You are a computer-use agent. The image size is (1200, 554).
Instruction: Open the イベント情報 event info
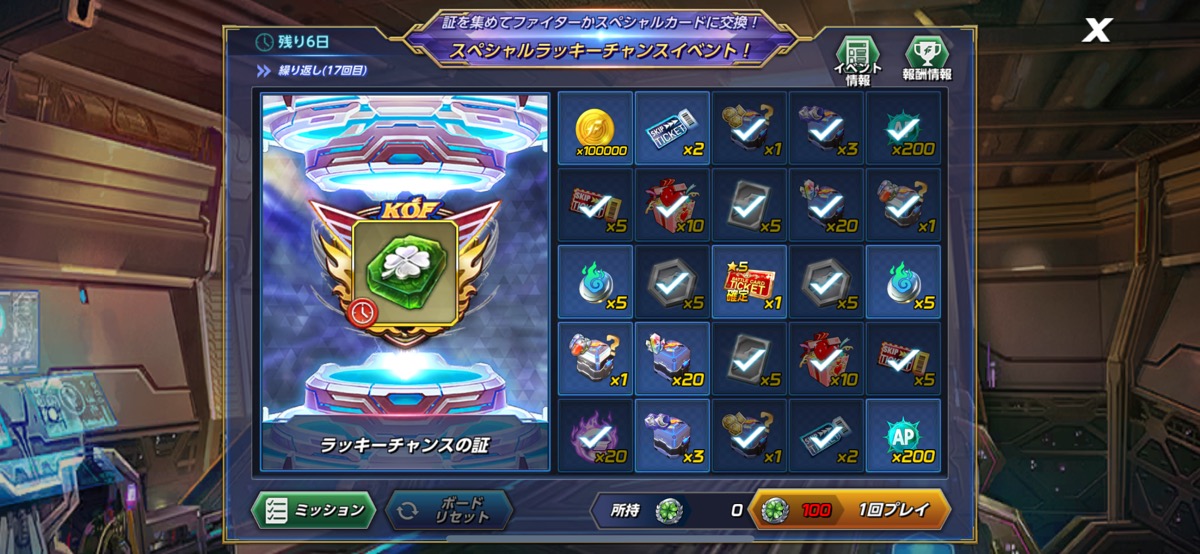pyautogui.click(x=857, y=59)
